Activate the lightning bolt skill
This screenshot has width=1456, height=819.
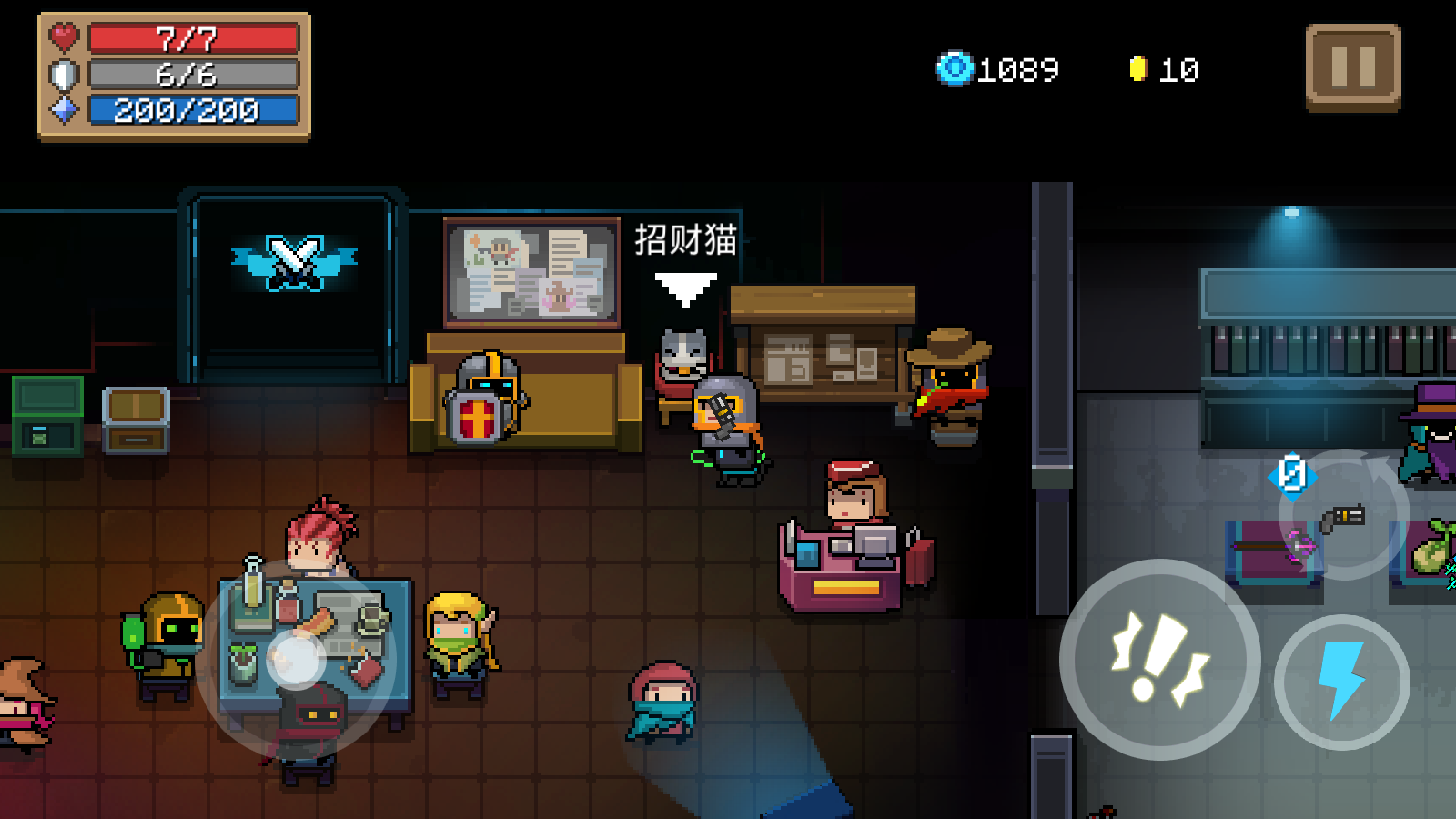[1341, 682]
